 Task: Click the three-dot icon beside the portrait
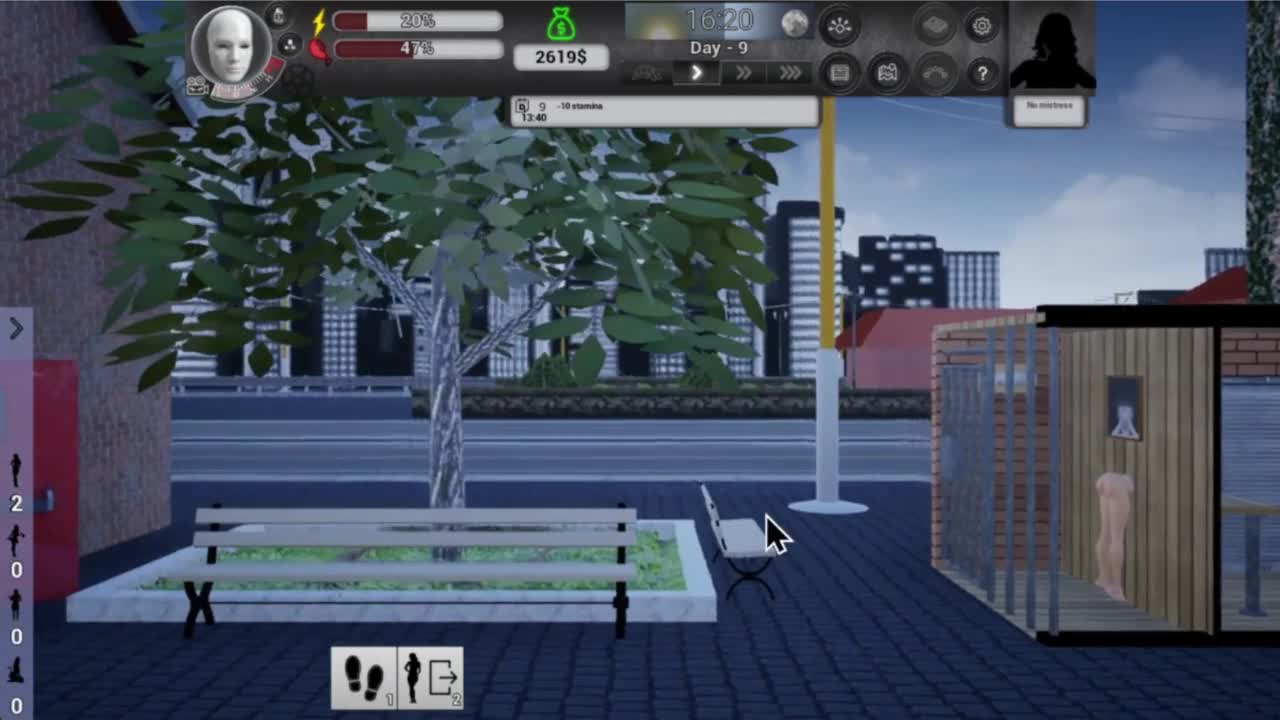[x=289, y=45]
